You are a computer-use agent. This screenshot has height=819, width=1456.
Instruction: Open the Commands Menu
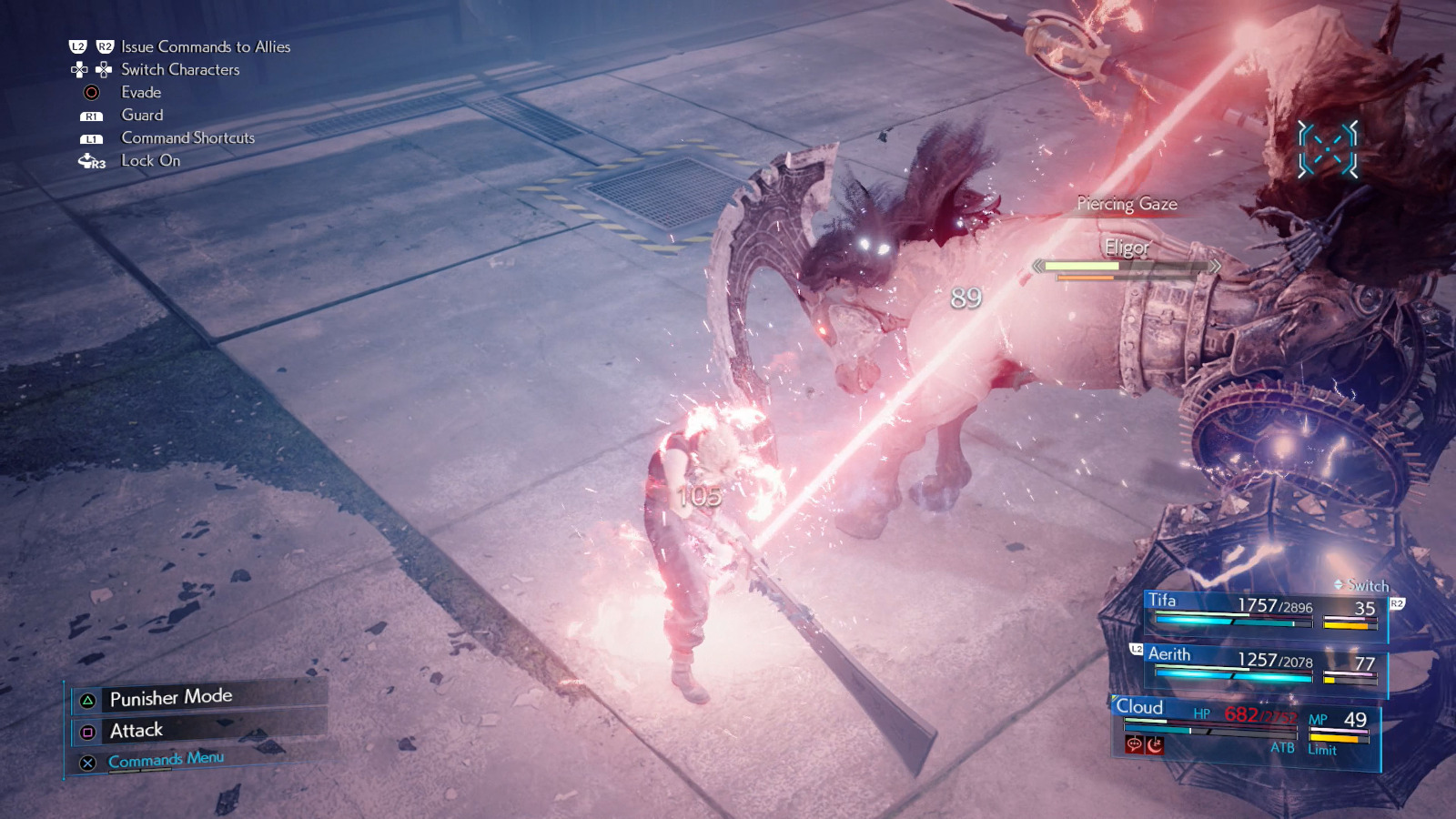[166, 760]
